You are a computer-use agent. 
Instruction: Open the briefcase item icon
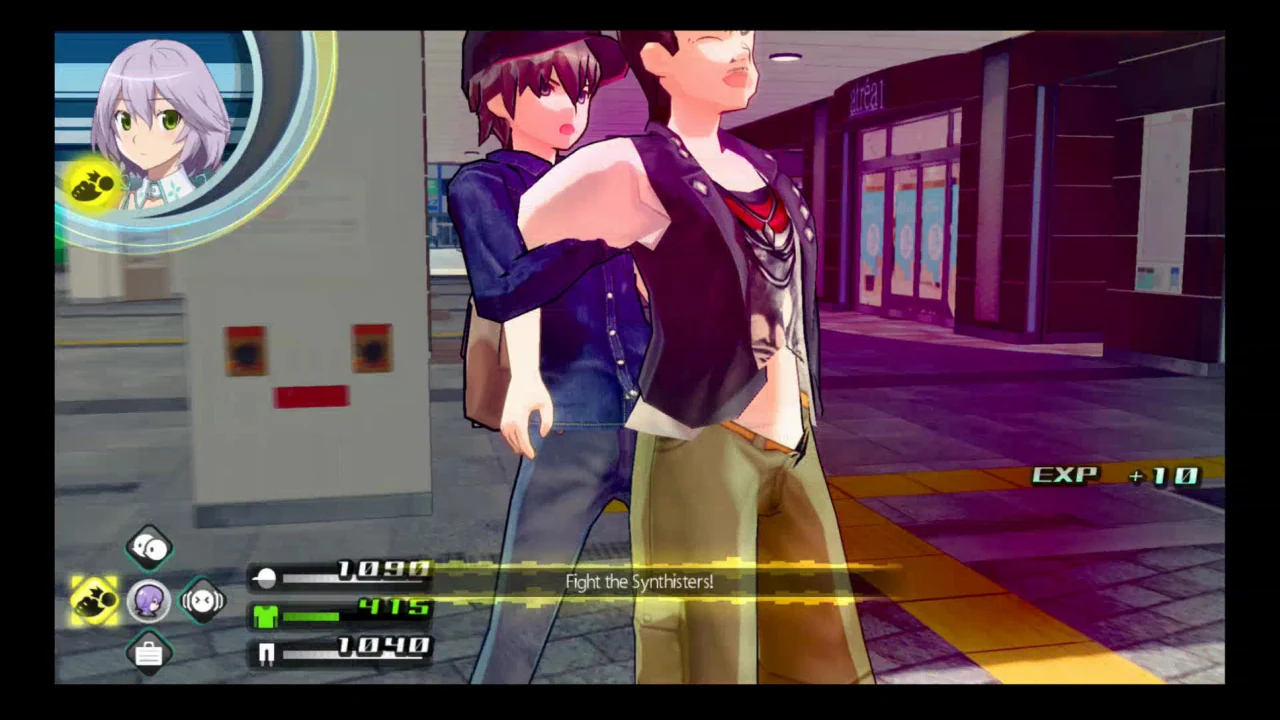[x=148, y=653]
